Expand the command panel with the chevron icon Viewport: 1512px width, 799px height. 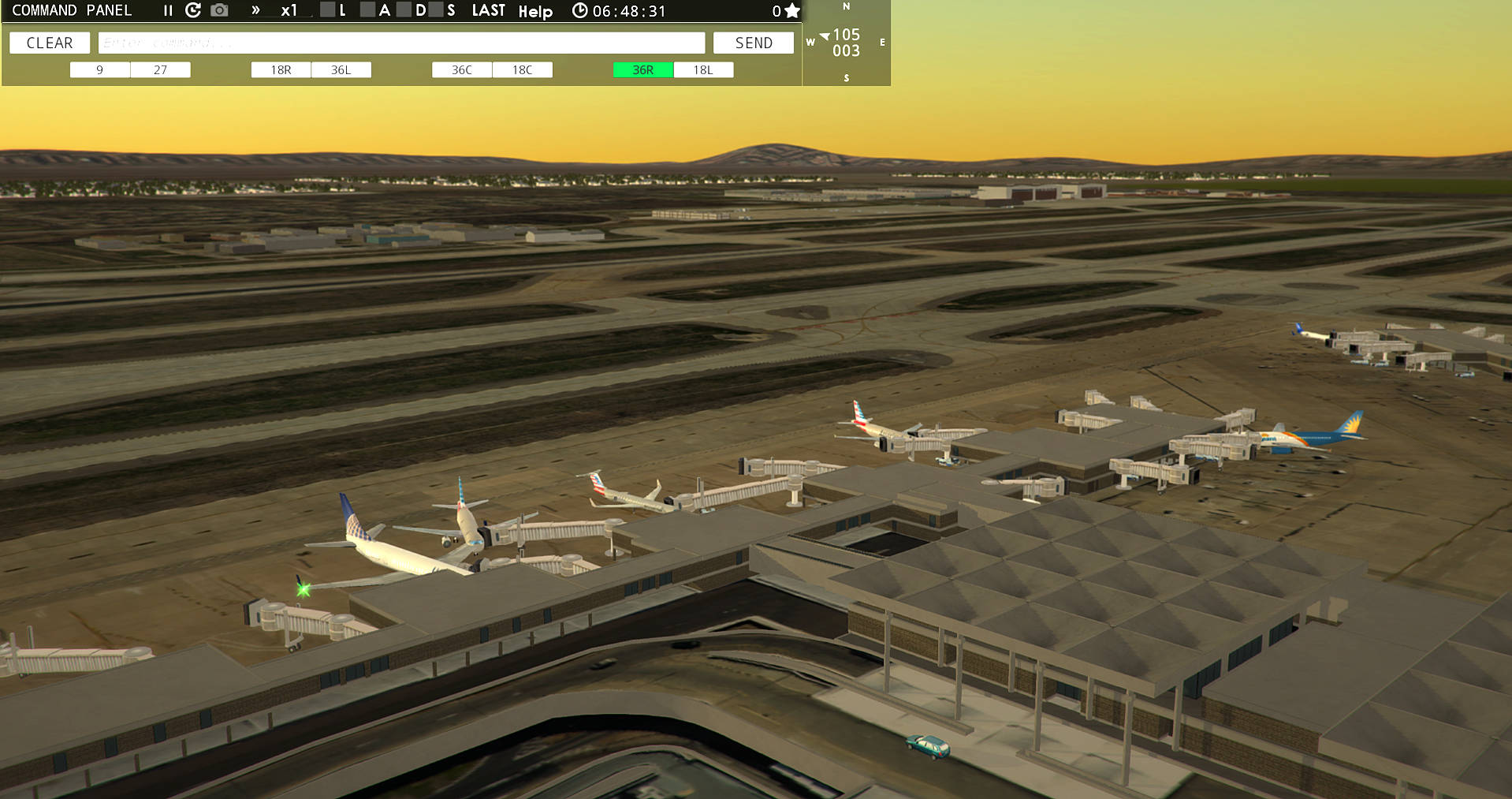pyautogui.click(x=254, y=10)
